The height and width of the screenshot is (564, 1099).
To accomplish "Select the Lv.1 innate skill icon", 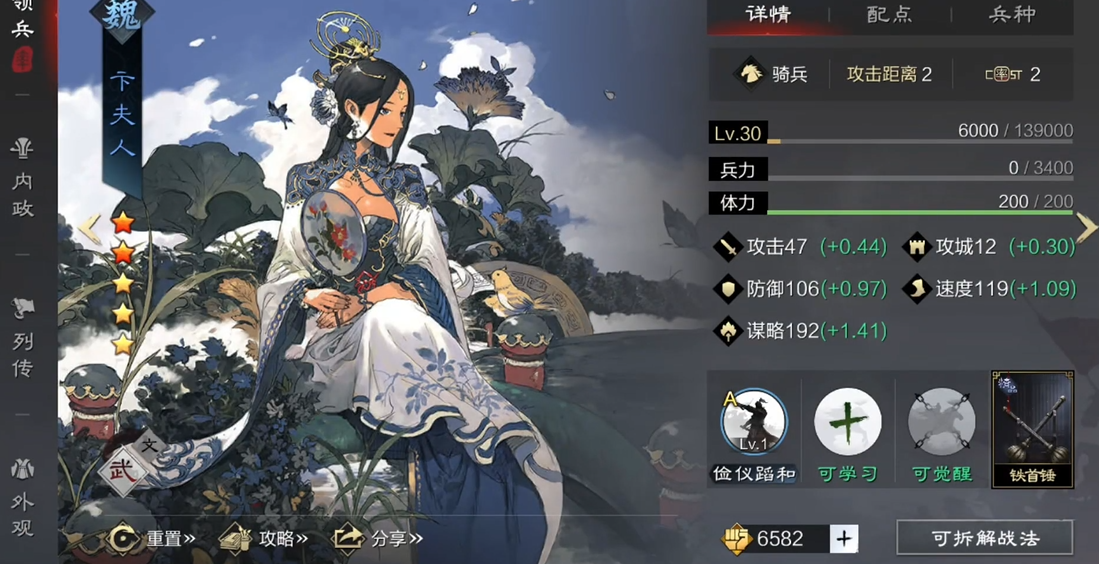I will pos(754,423).
